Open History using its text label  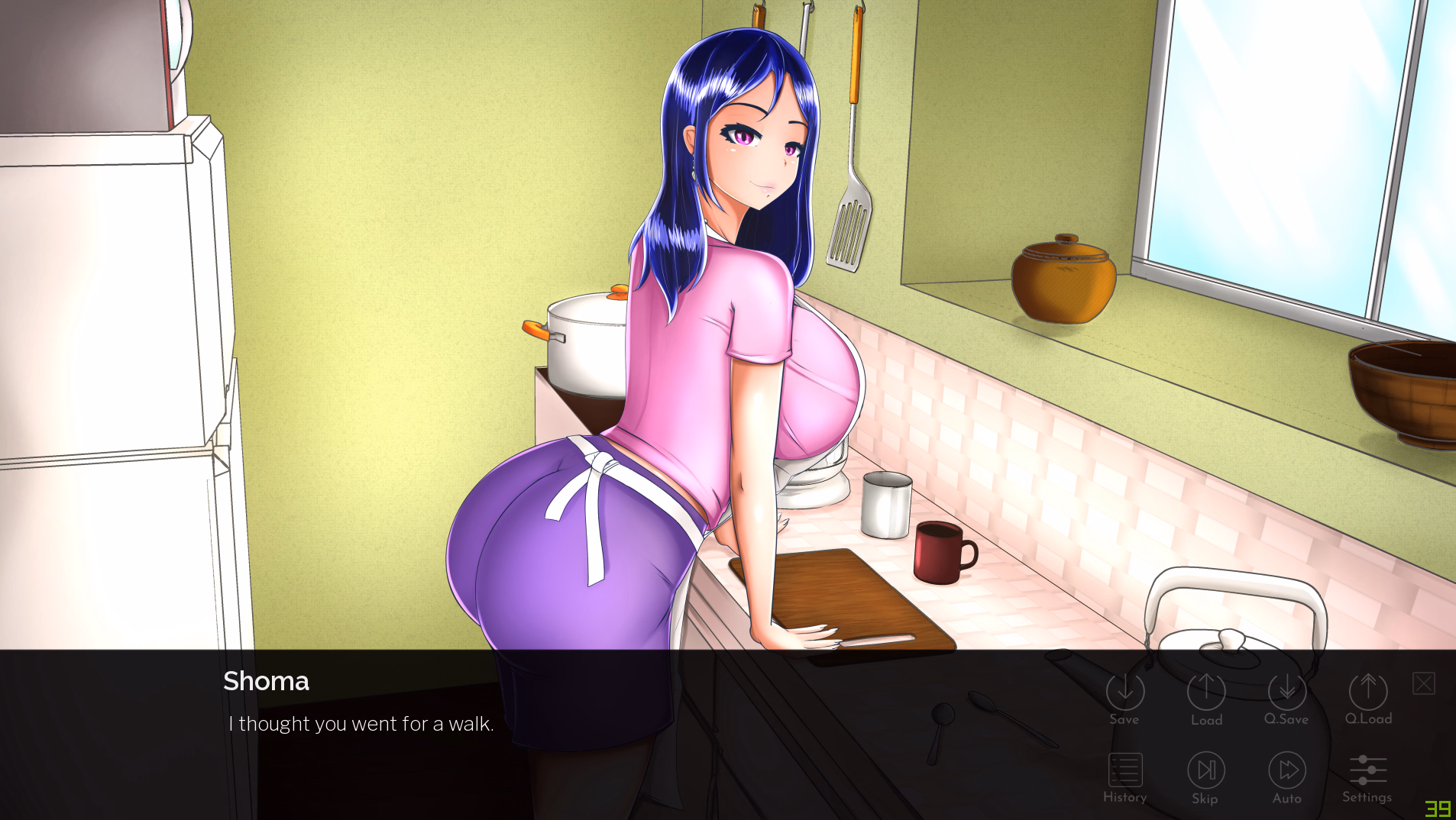pos(1124,796)
